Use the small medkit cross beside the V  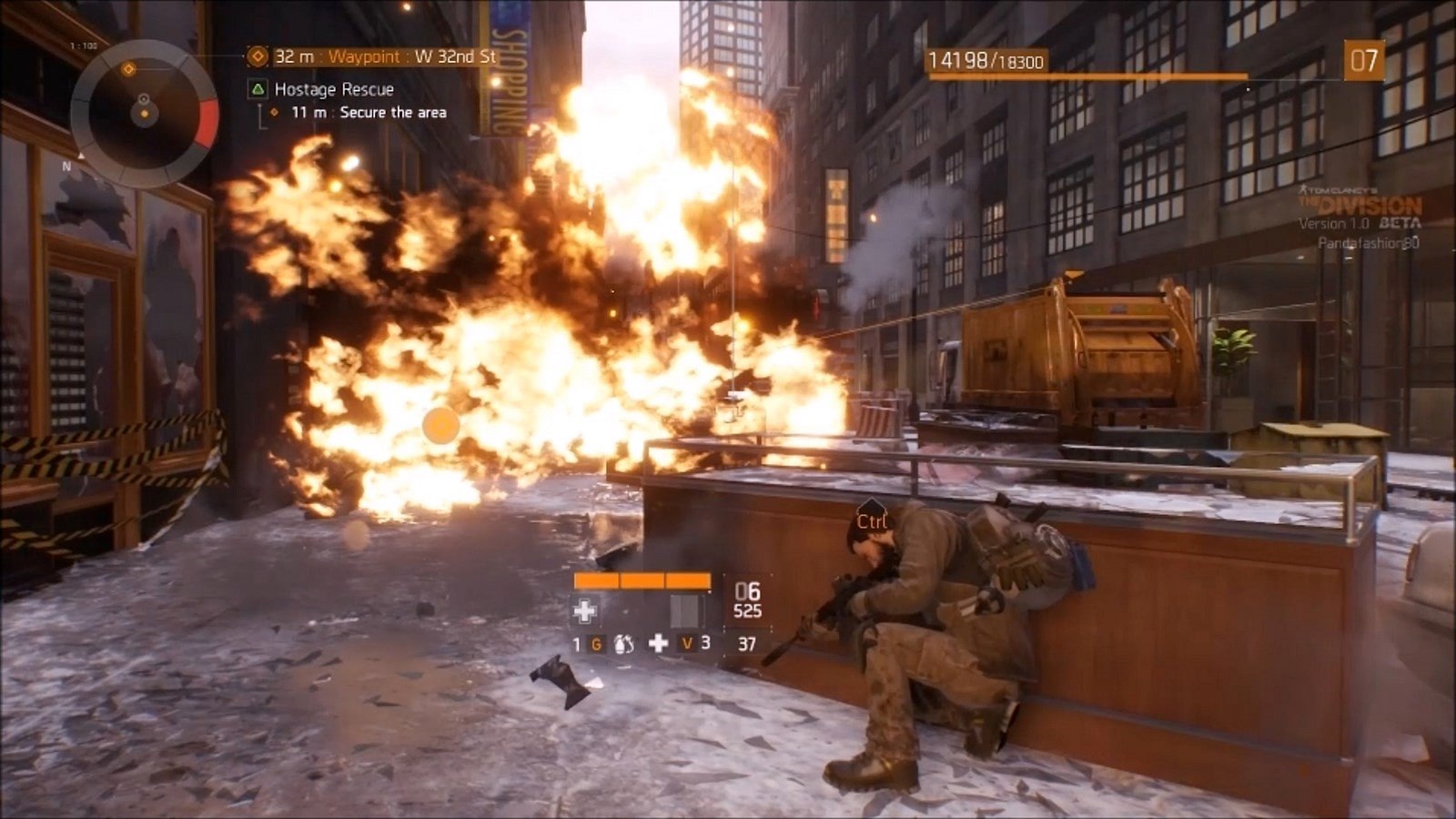click(658, 643)
